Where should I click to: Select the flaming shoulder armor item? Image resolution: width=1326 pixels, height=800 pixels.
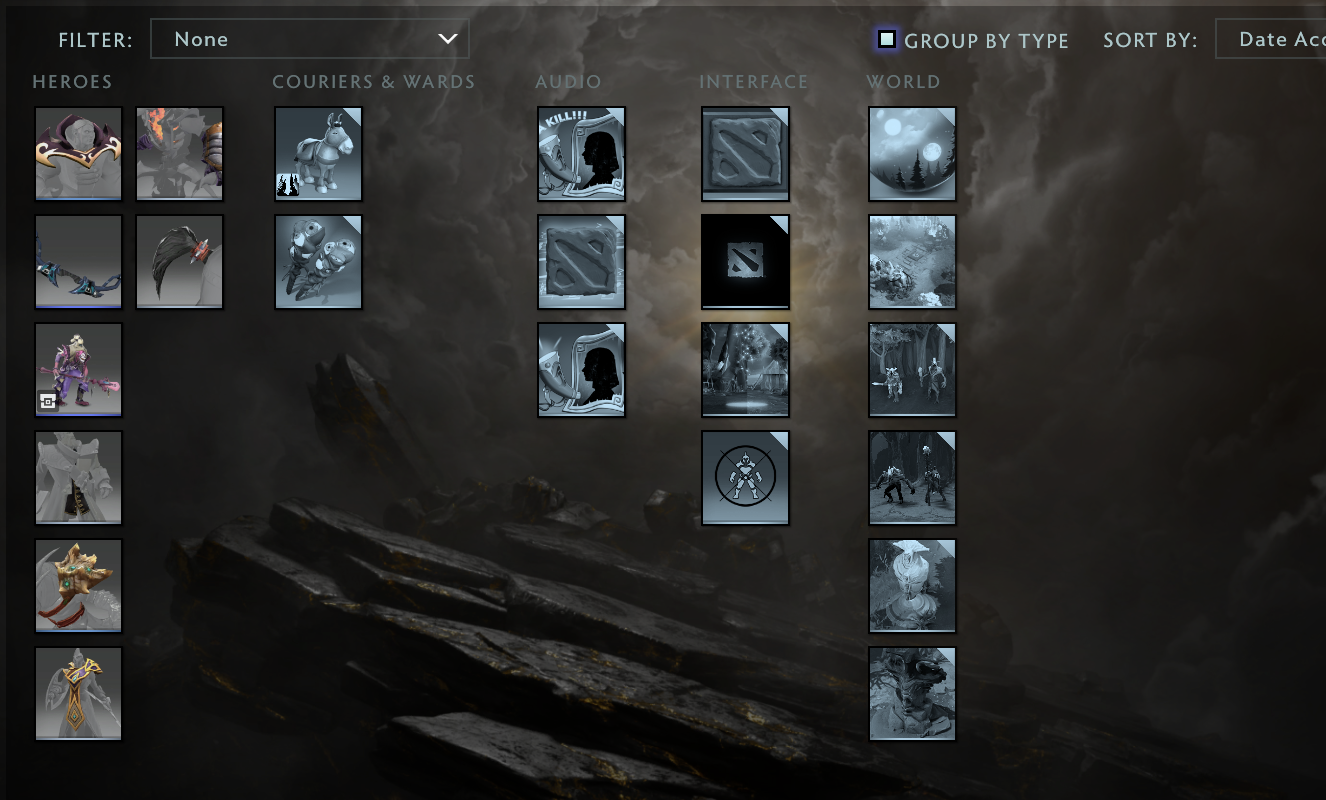pos(180,153)
